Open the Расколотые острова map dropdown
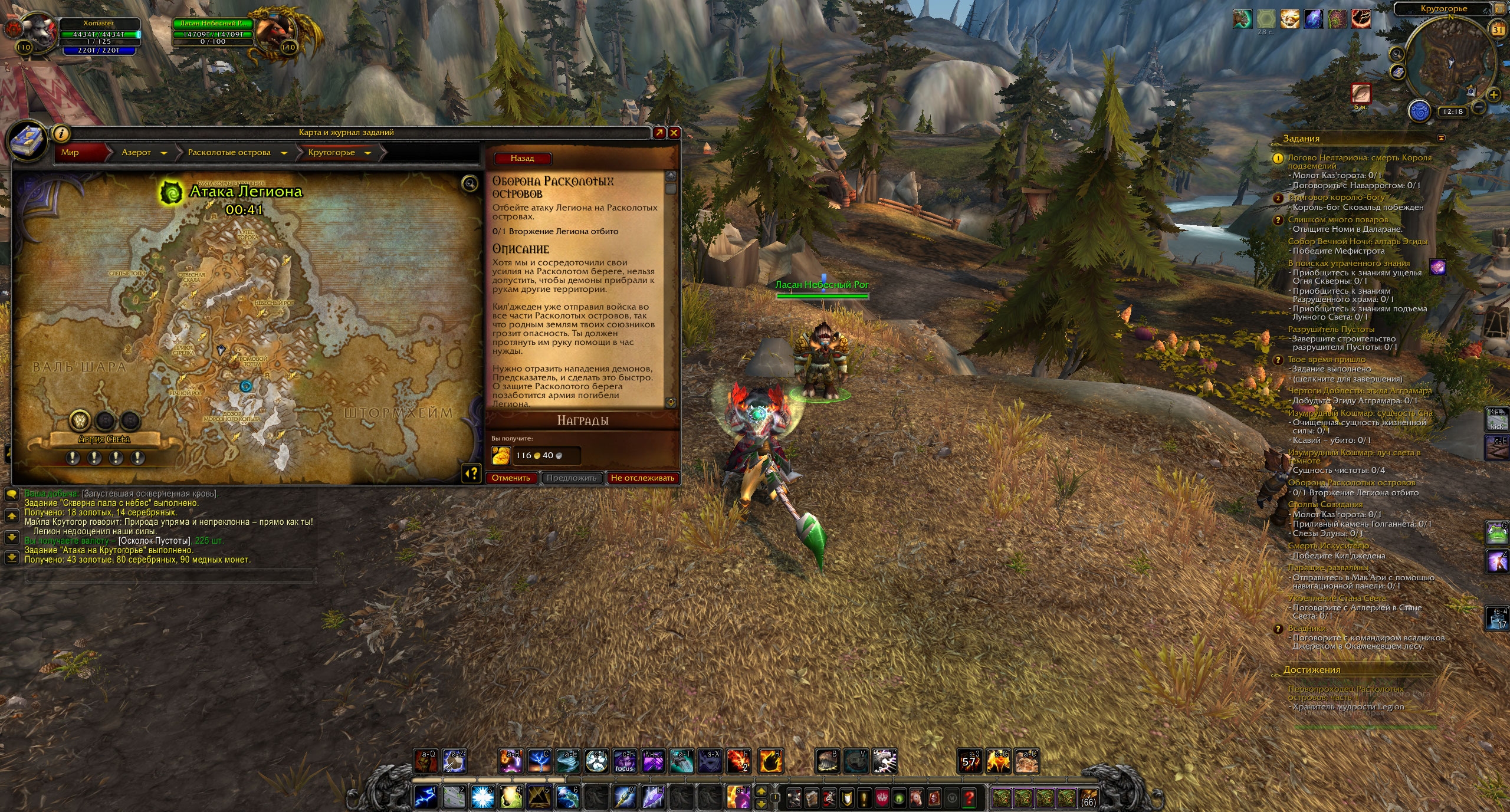The image size is (1510, 812). [x=284, y=153]
